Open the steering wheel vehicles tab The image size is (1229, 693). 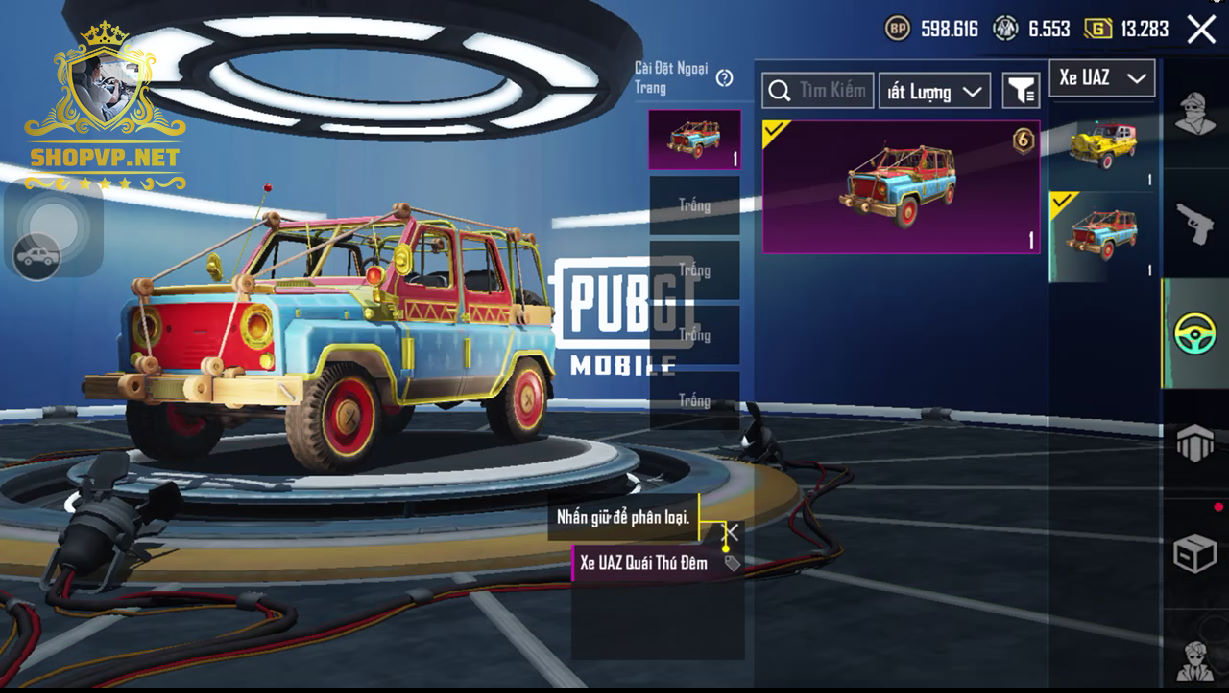(1195, 333)
